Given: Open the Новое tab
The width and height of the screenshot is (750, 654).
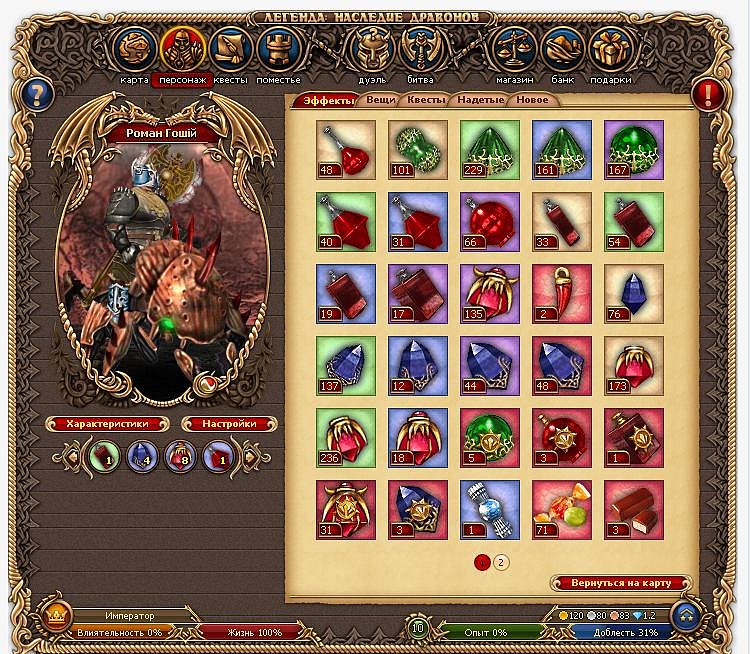Looking at the screenshot, I should pos(532,100).
